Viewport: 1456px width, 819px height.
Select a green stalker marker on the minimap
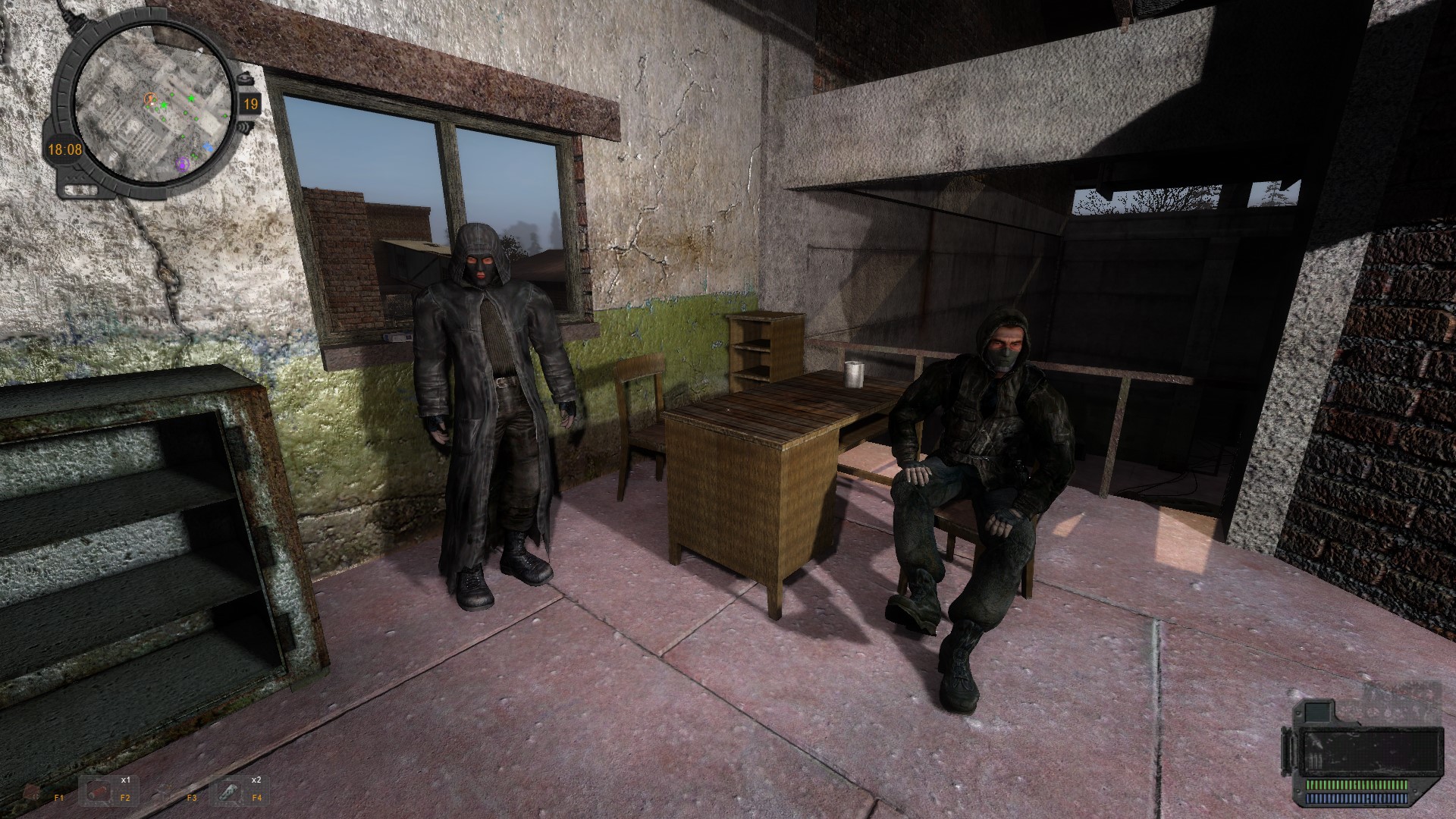coord(190,99)
